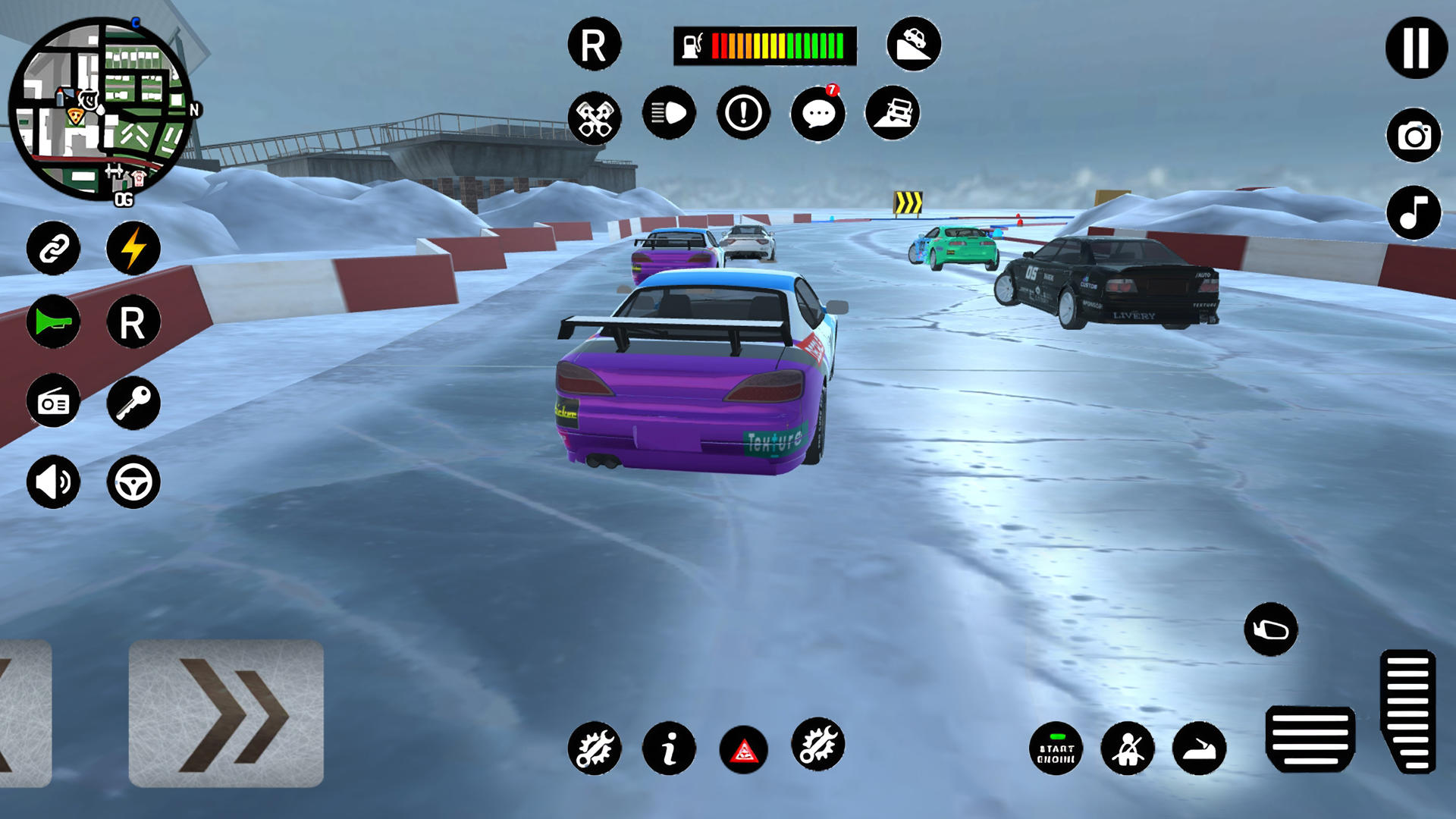Activate the red hazard lights triangle

743,750
